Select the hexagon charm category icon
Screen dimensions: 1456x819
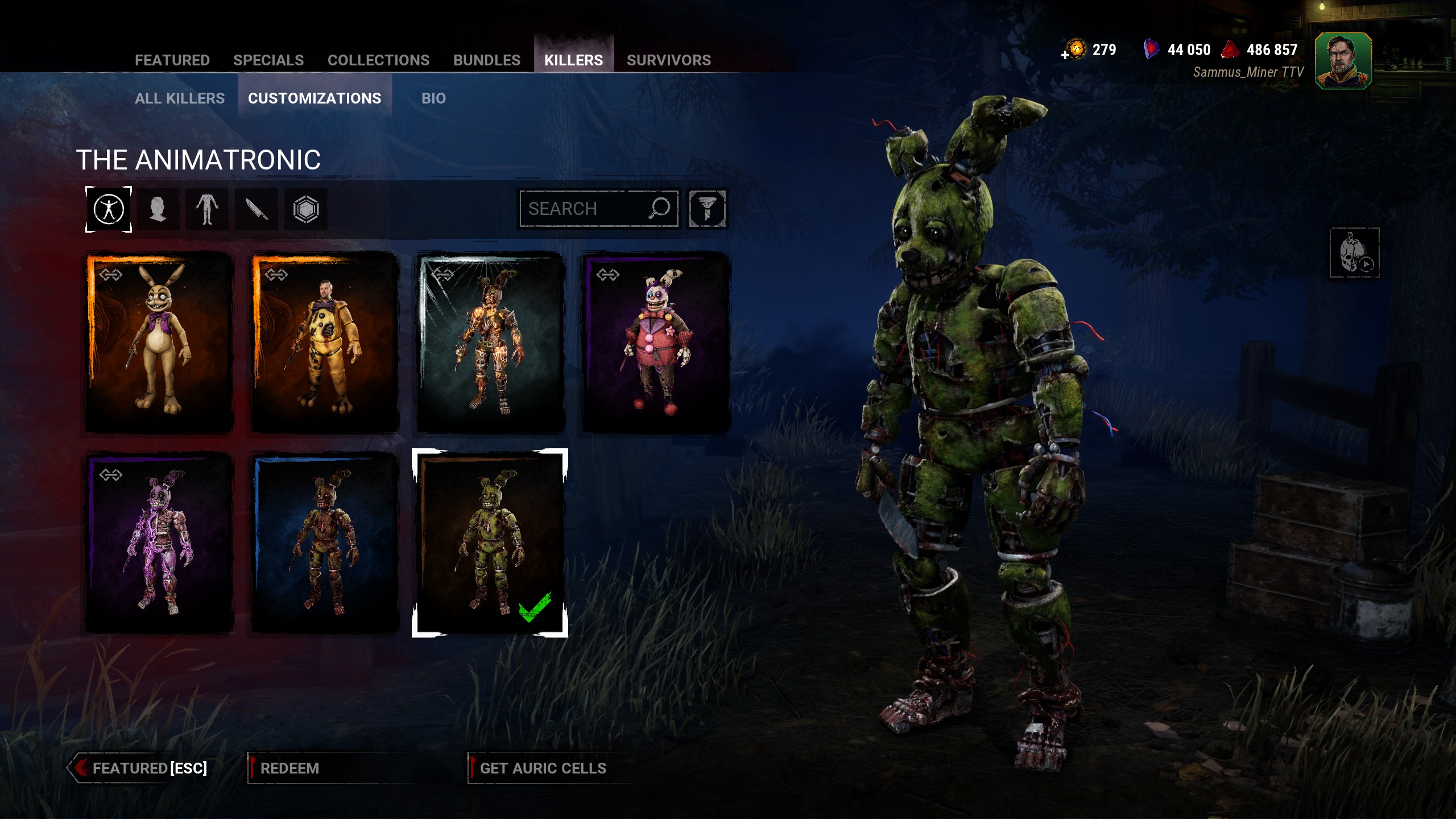click(306, 209)
